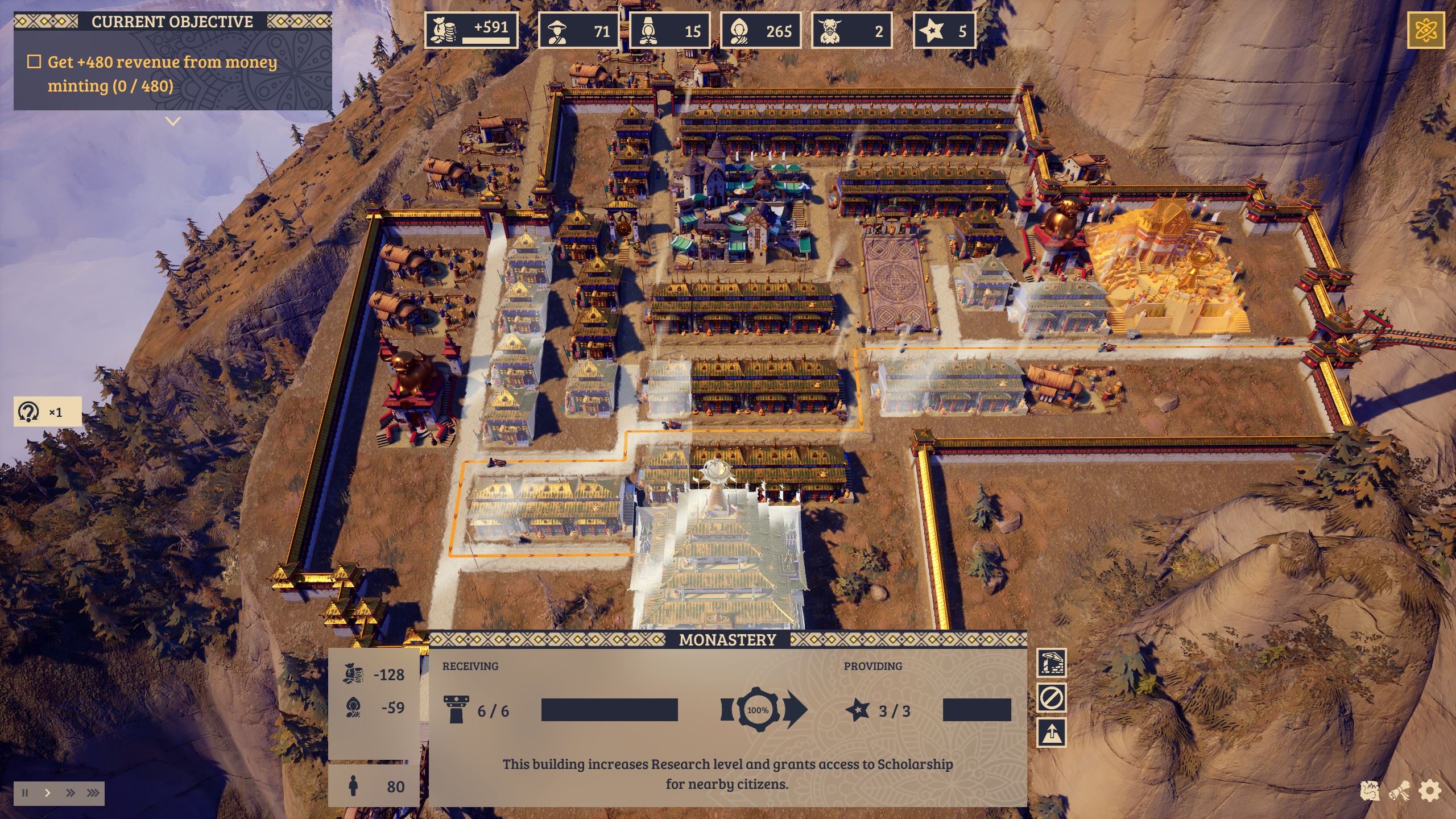Expand the current objective panel arrow
The height and width of the screenshot is (819, 1456).
(173, 121)
